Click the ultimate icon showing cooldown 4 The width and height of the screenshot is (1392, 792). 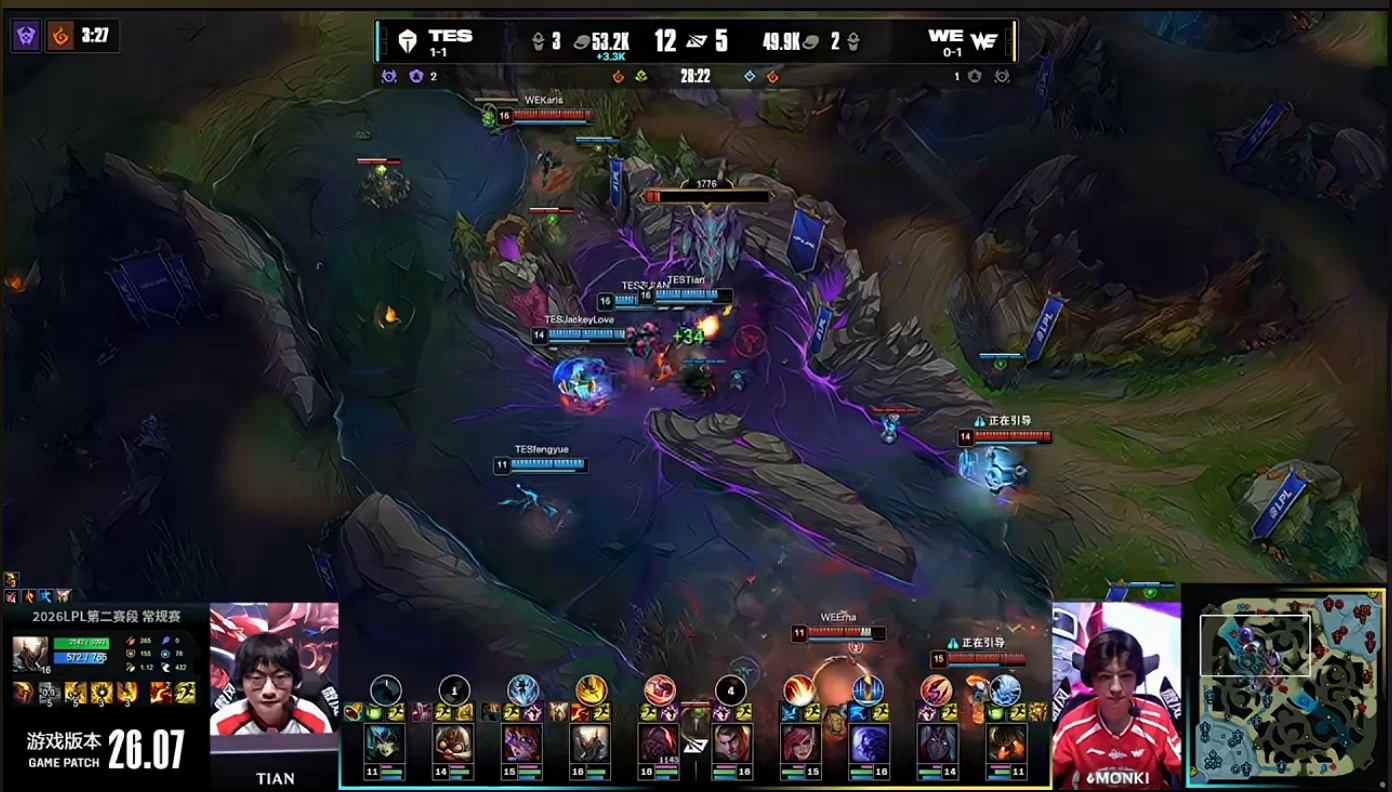[731, 690]
